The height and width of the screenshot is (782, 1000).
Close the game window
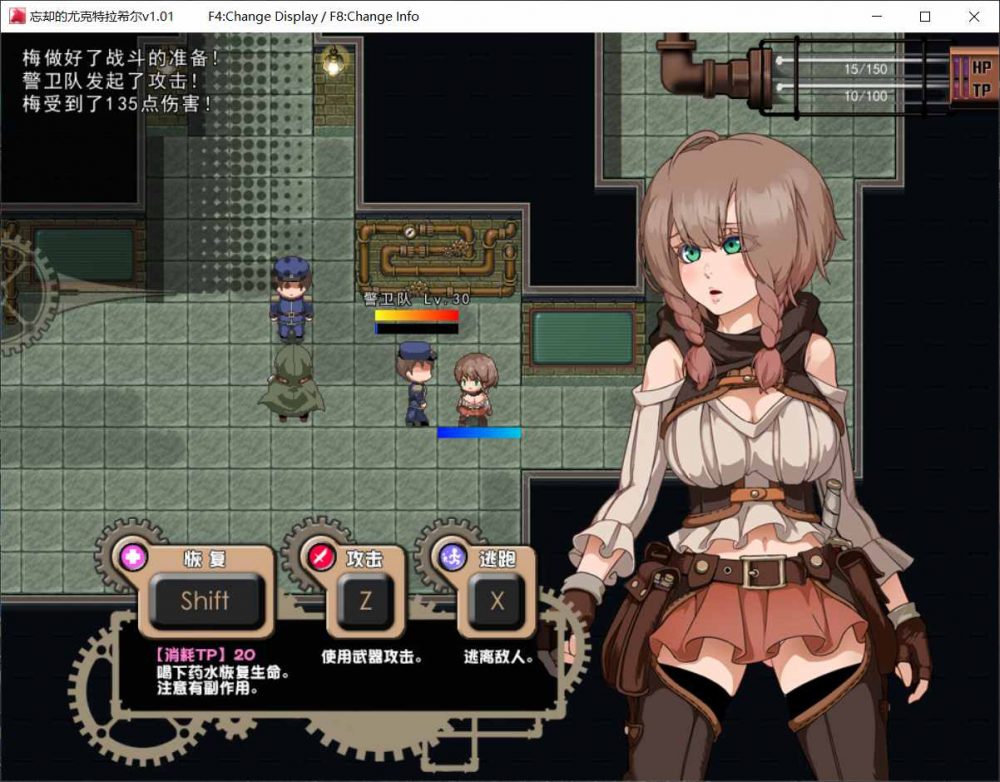click(973, 16)
